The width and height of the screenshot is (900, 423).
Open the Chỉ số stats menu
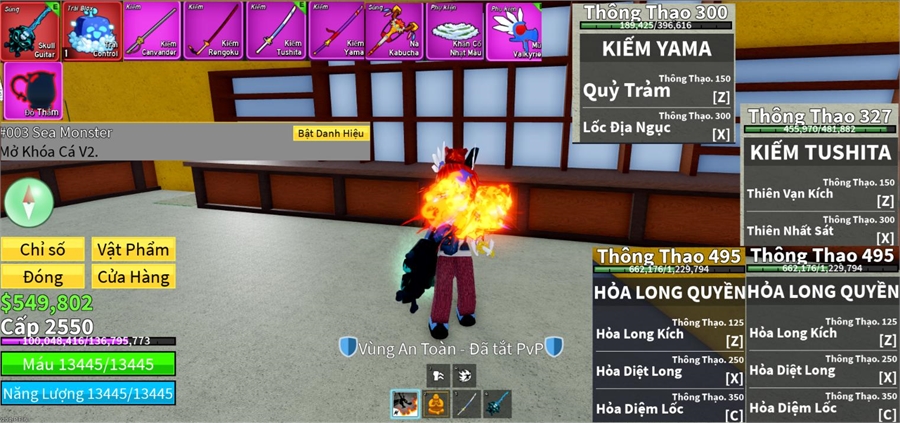[x=43, y=248]
